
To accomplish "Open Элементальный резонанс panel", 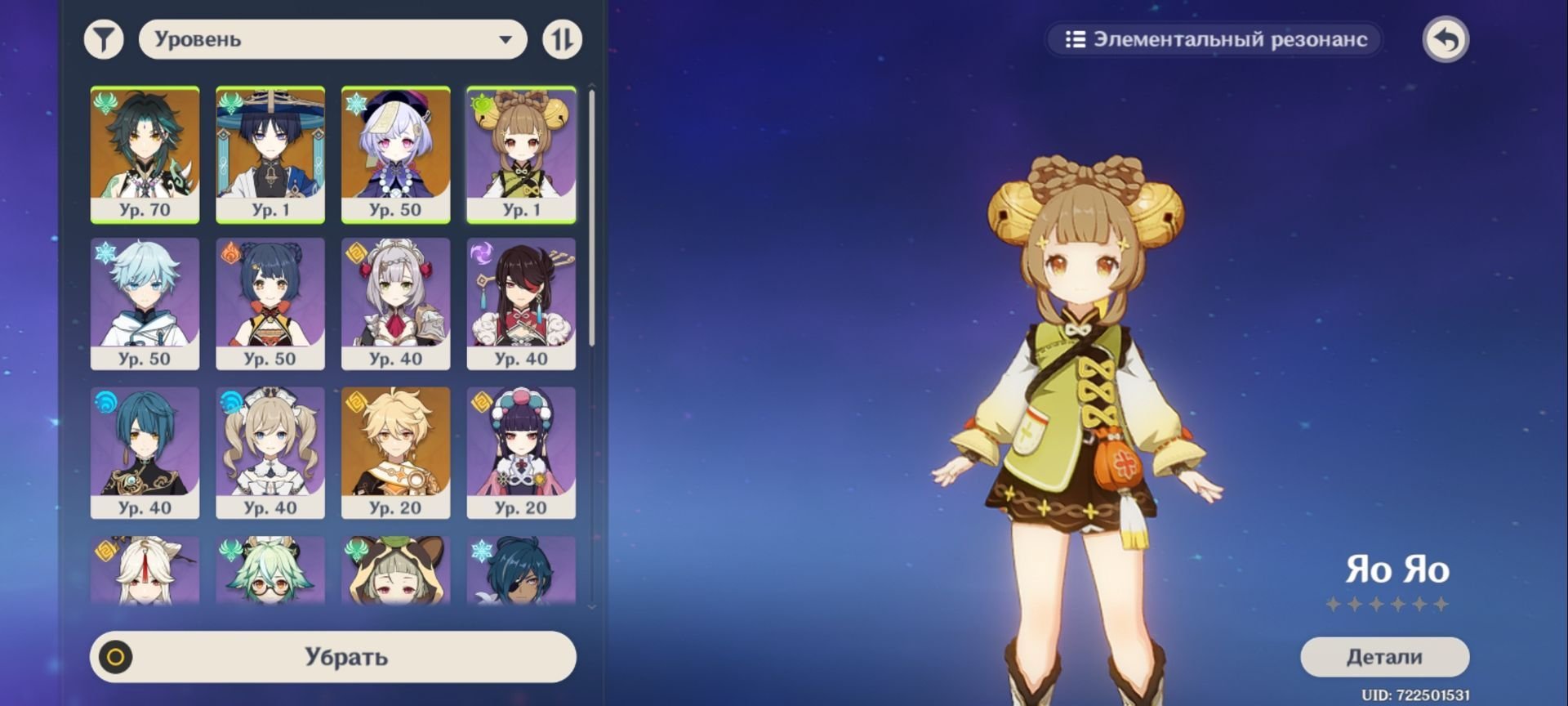I will pyautogui.click(x=1215, y=39).
